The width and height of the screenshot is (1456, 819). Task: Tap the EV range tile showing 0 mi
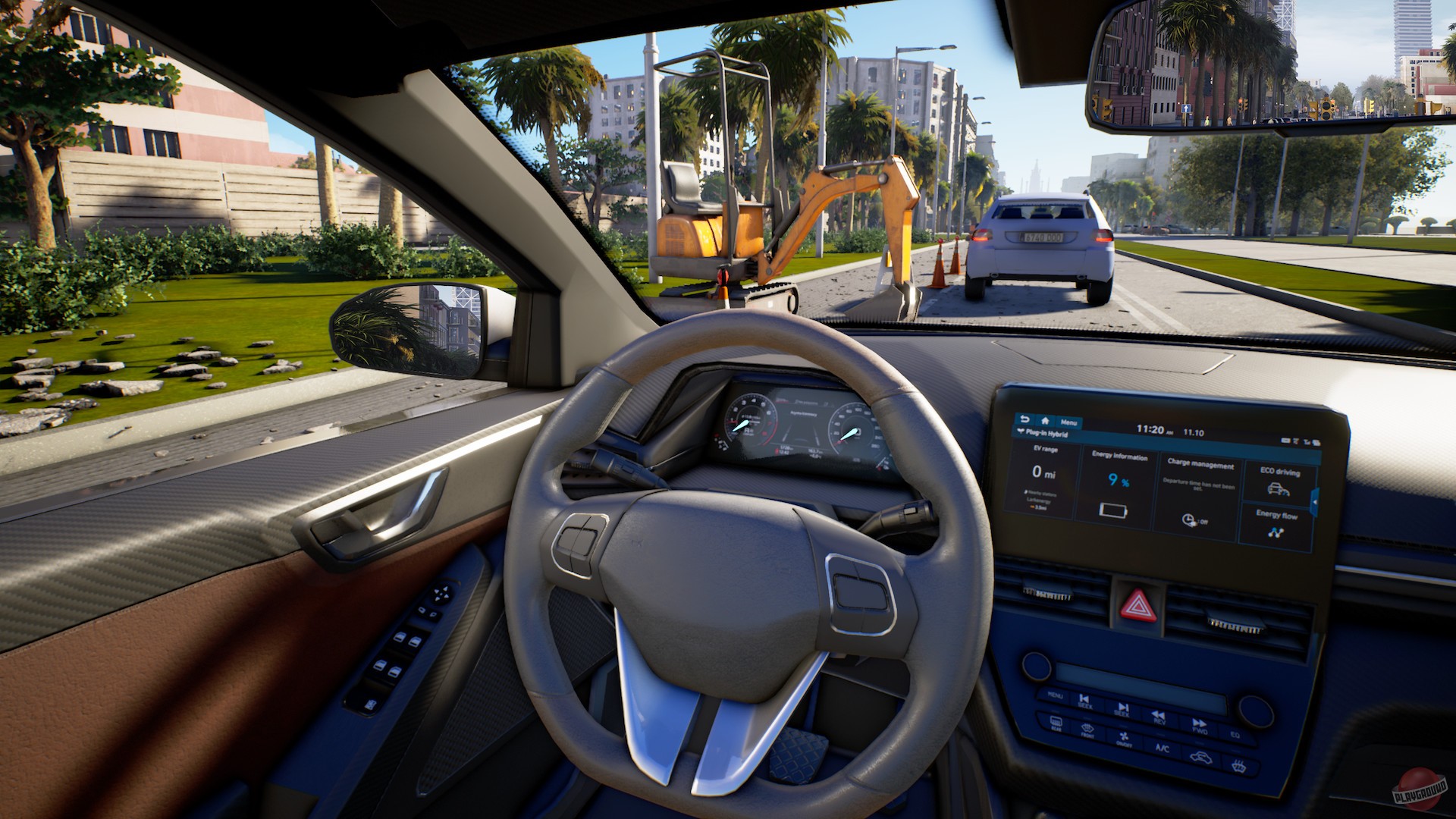(x=1043, y=472)
